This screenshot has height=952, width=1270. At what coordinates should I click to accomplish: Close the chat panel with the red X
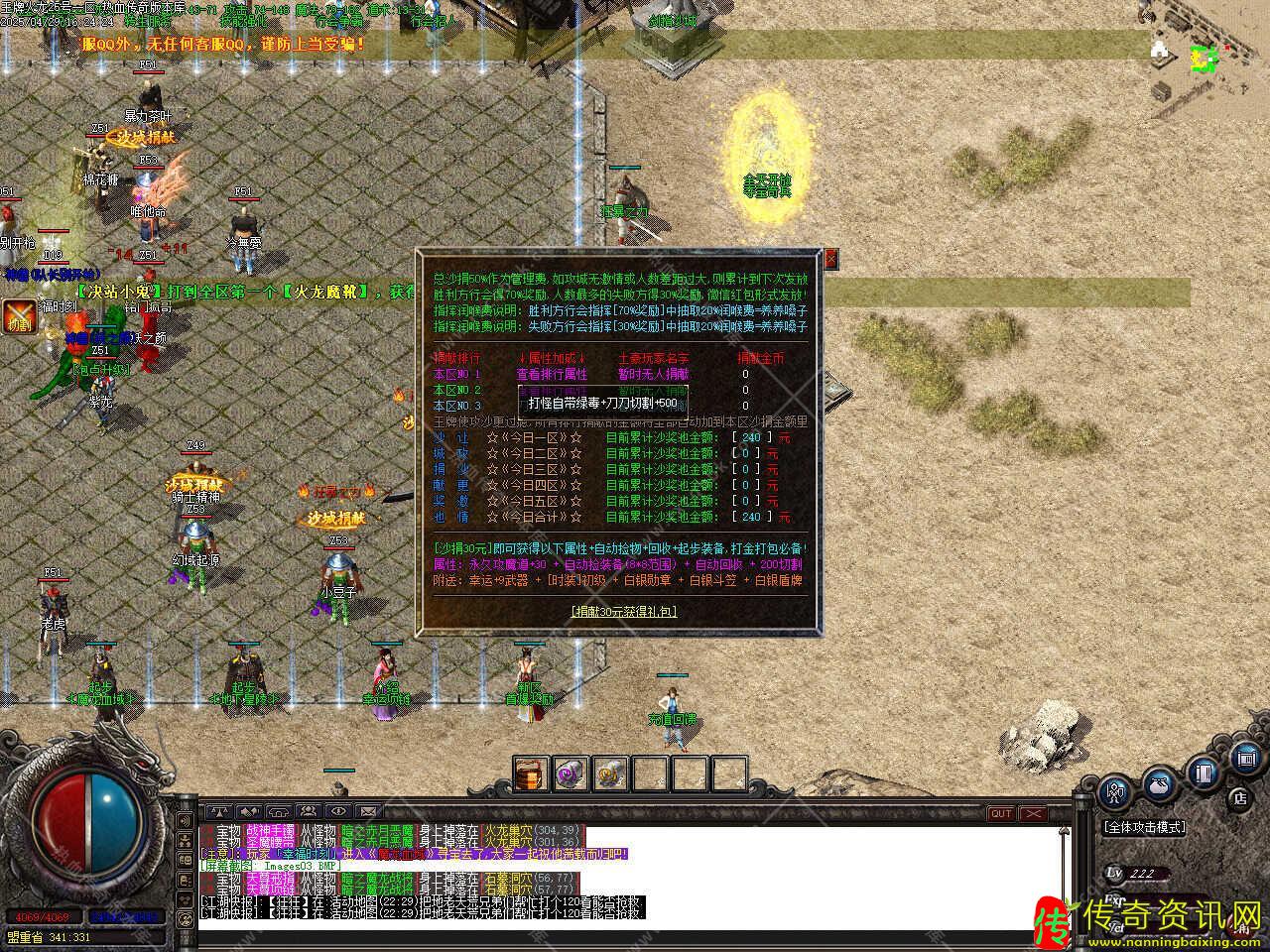[x=1033, y=813]
